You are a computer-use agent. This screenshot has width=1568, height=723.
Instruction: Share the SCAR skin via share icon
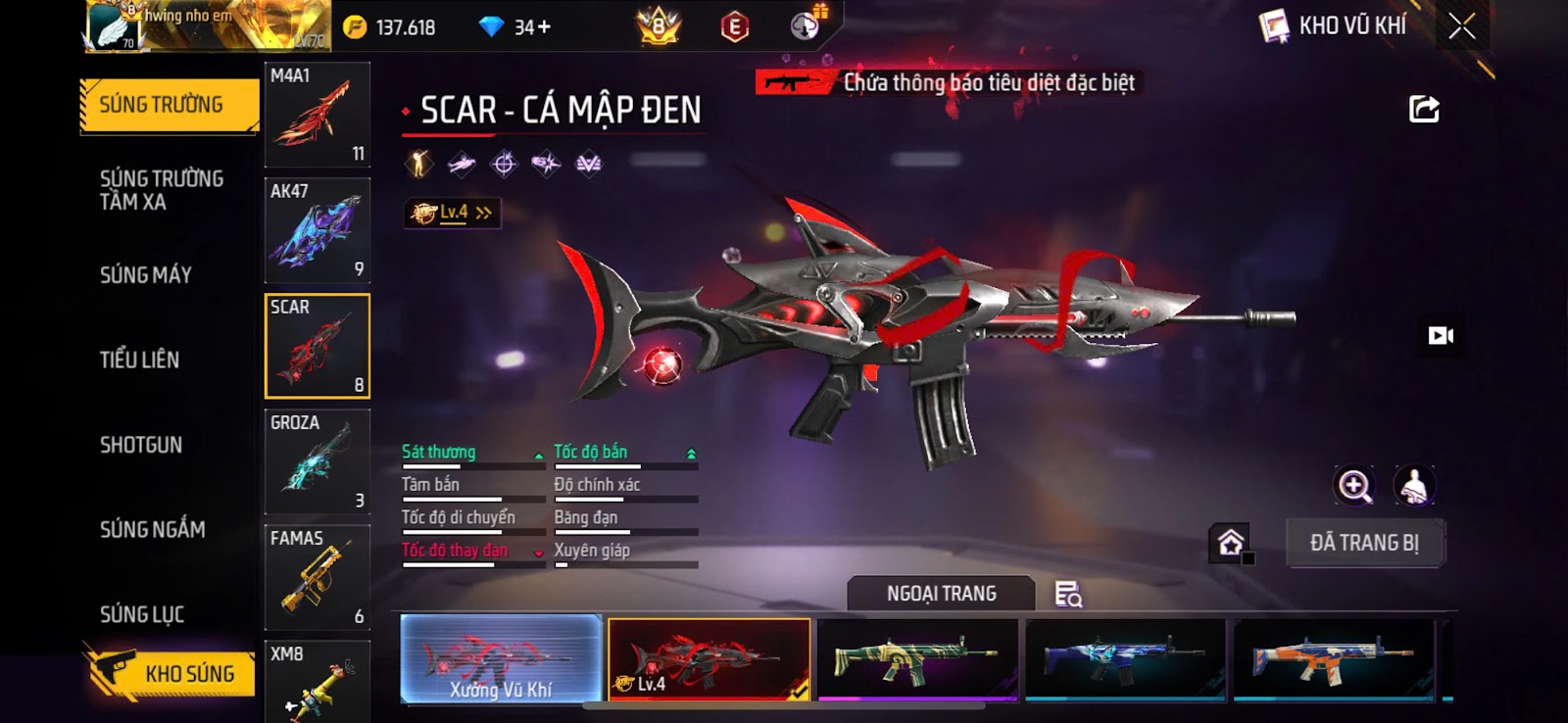(1424, 109)
